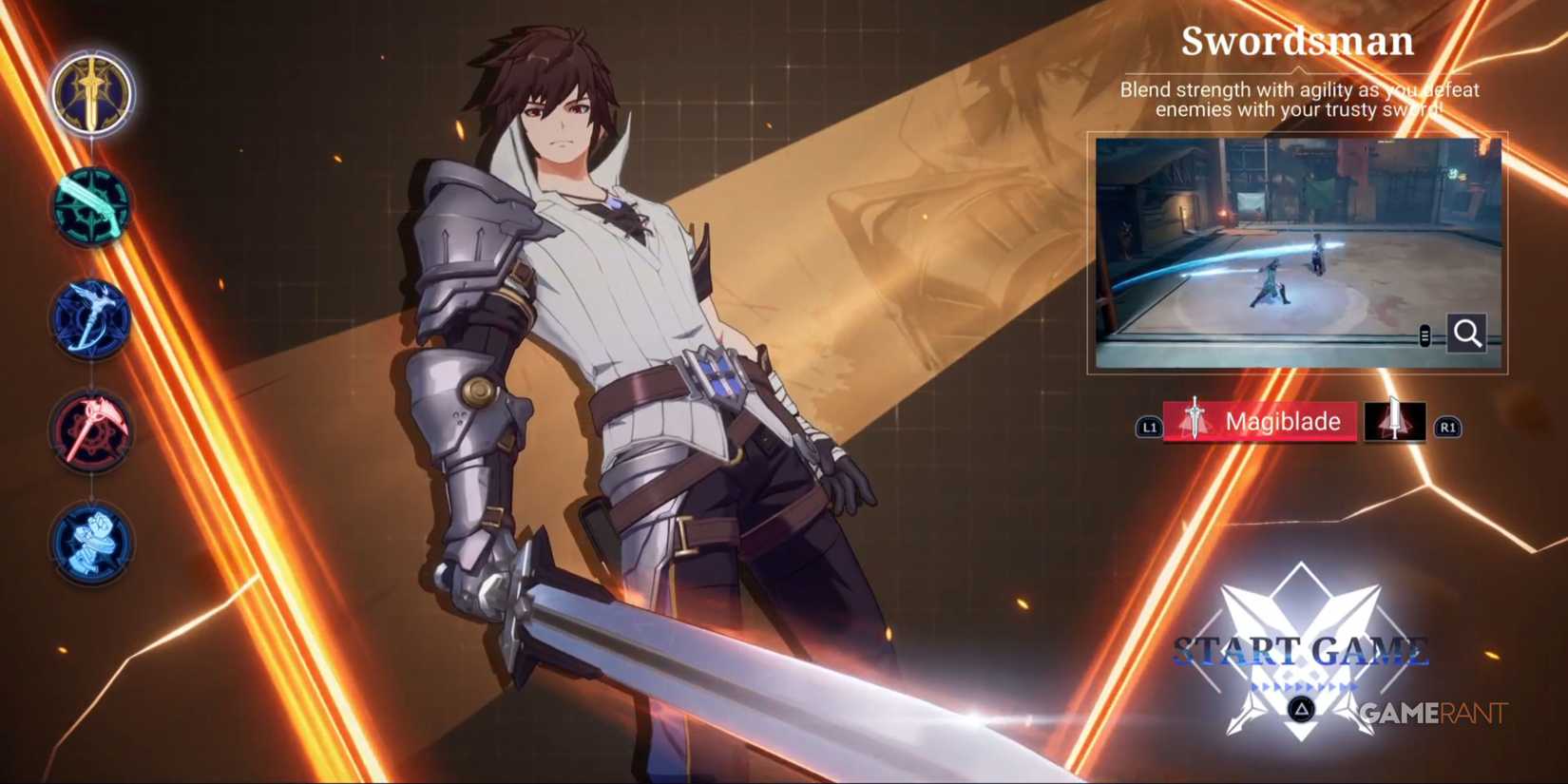Click the triangle prompt below Start Game
Image resolution: width=1568 pixels, height=784 pixels.
click(1301, 711)
